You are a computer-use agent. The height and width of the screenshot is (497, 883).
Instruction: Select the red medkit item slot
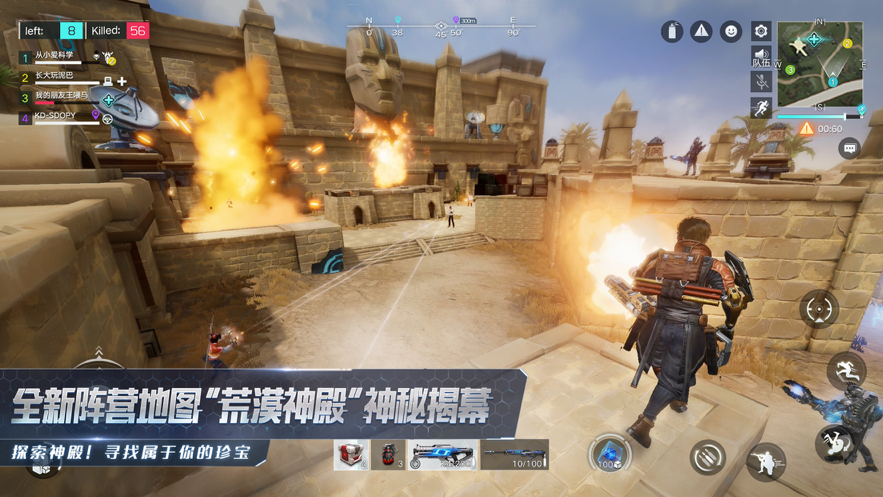[351, 455]
